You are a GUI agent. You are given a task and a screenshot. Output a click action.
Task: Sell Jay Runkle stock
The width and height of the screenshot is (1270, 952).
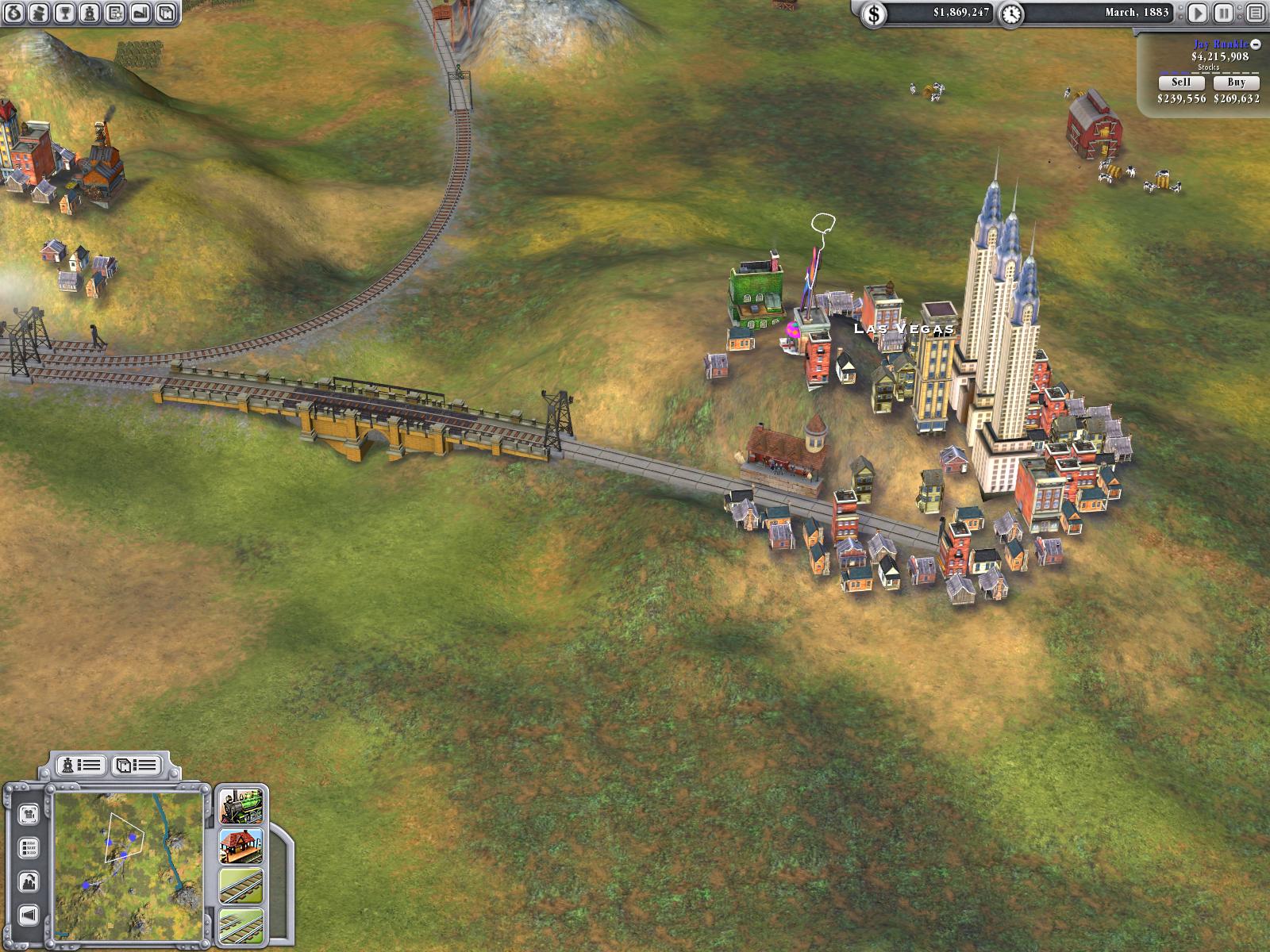pos(1181,83)
